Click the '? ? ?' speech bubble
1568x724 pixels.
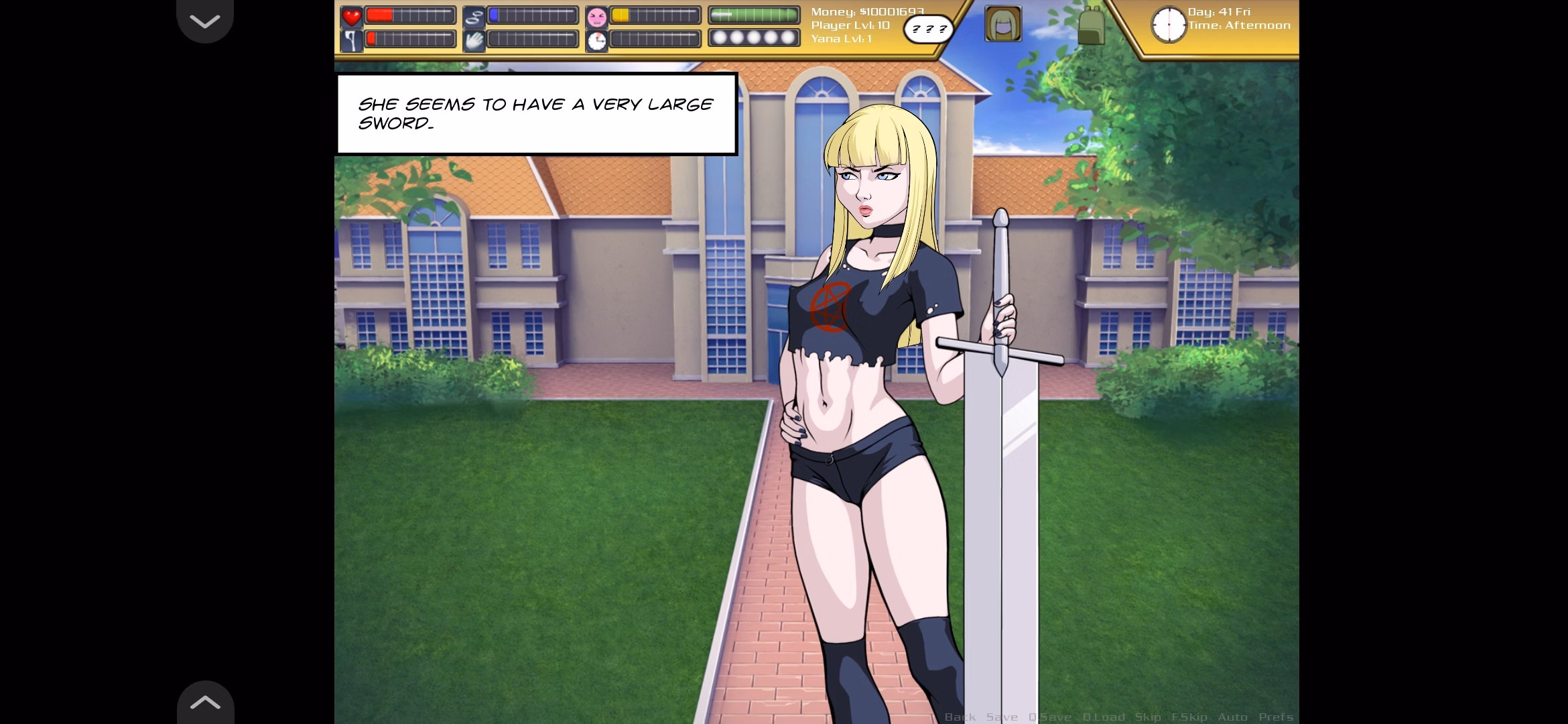[x=928, y=29]
